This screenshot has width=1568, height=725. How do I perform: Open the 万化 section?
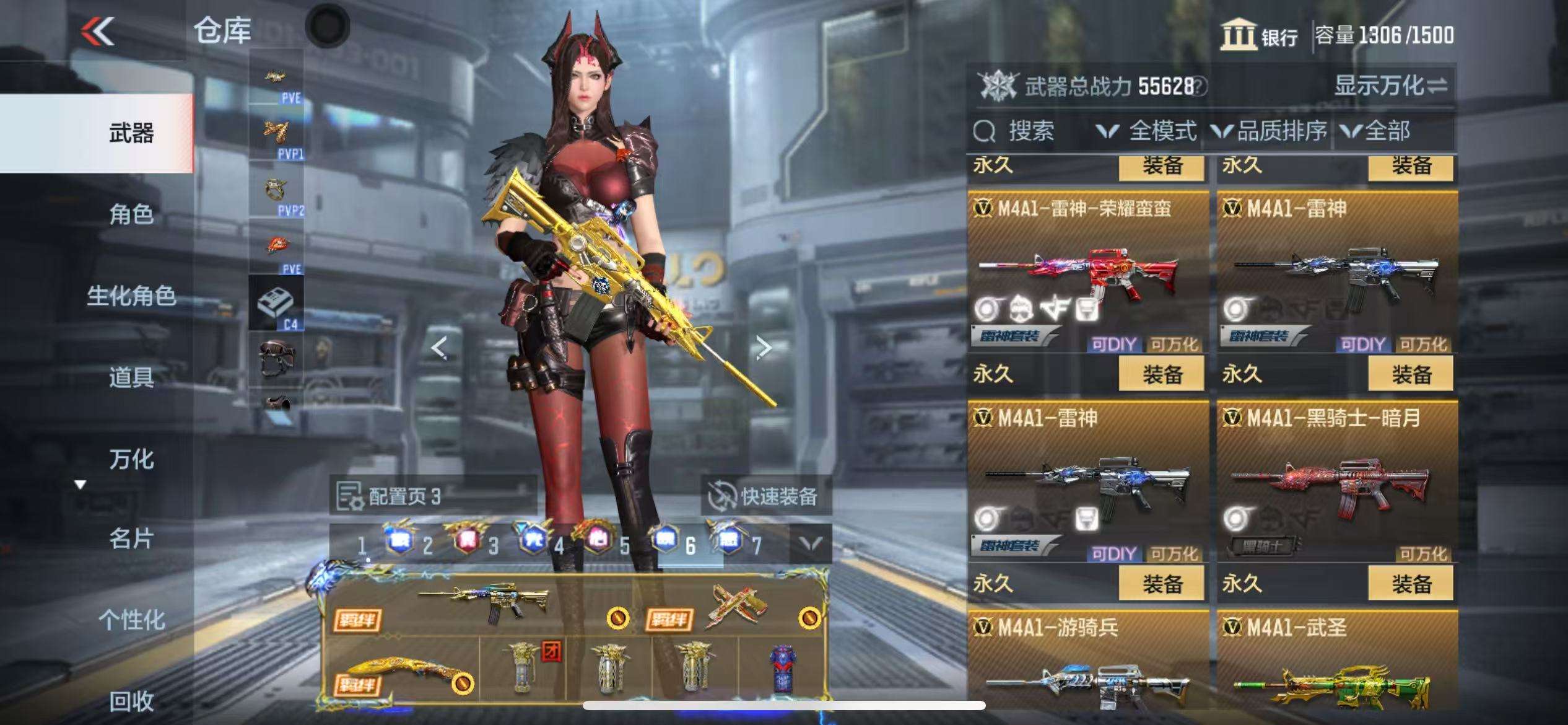131,459
